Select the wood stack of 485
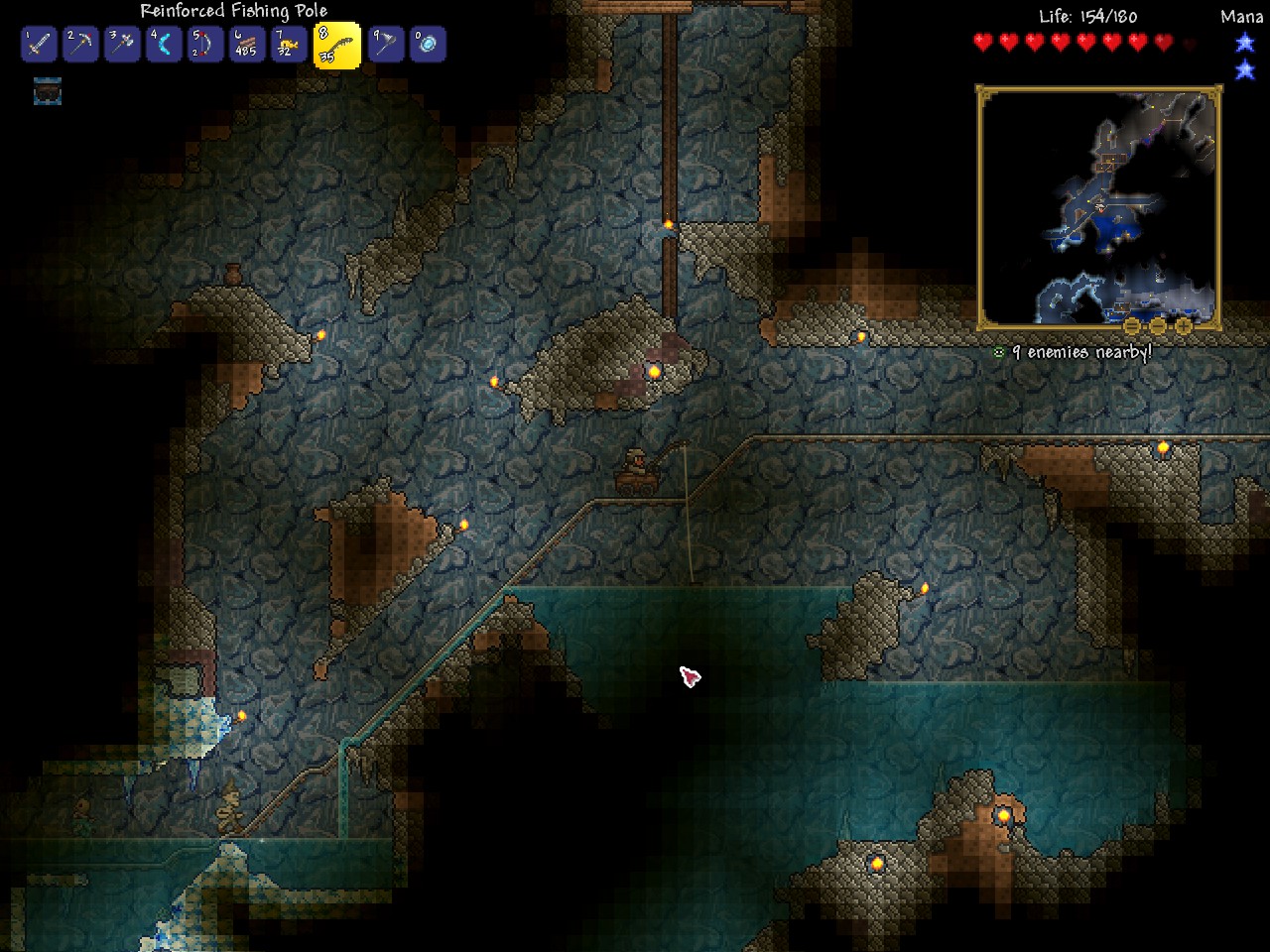The height and width of the screenshot is (952, 1270). pos(247,45)
